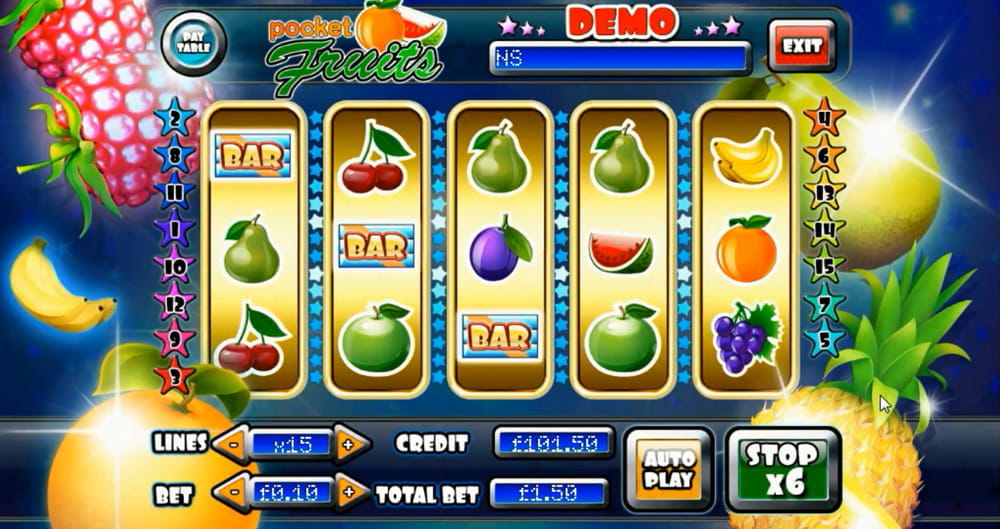Screen dimensions: 1000x529
Task: Raise the bet amount
Action: (x=348, y=492)
